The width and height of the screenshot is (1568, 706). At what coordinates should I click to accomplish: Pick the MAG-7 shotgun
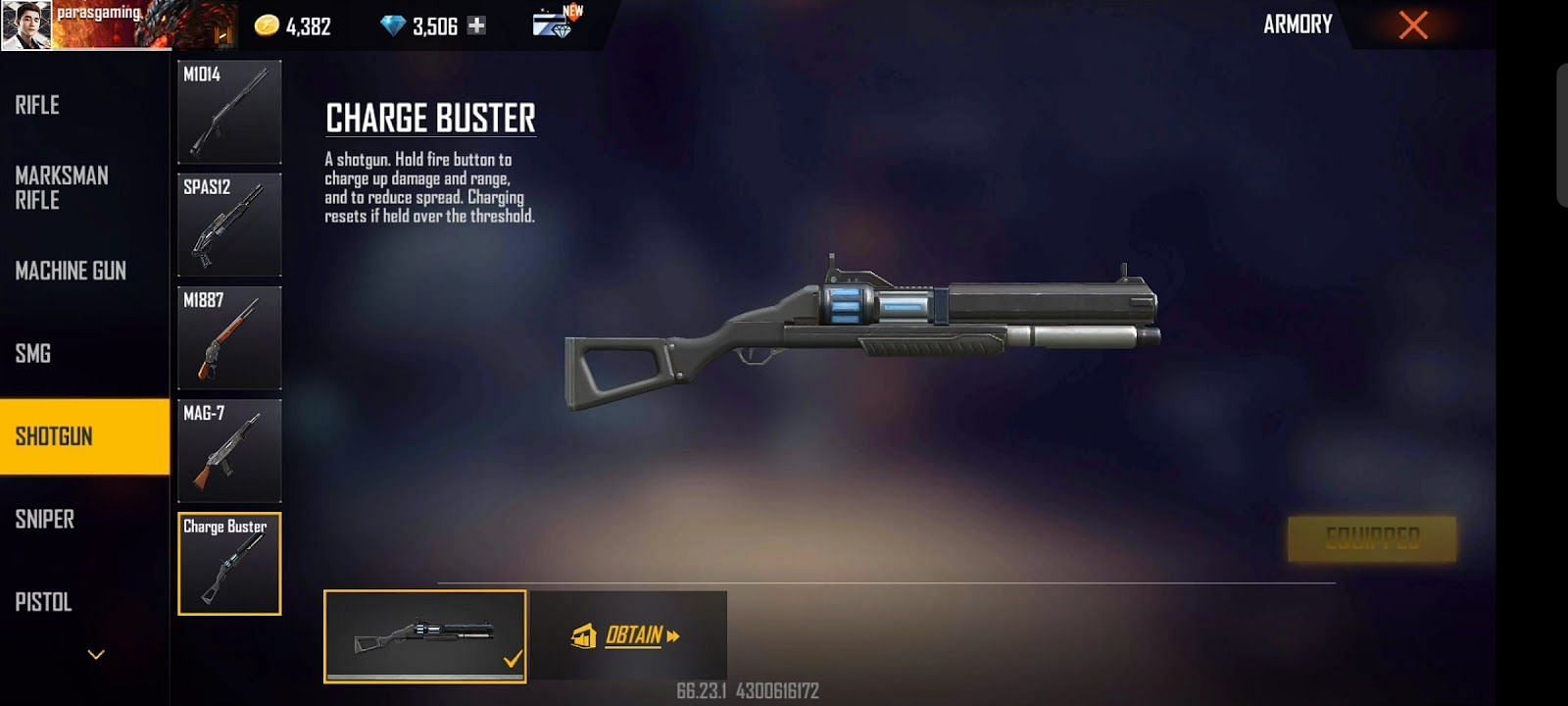tap(229, 450)
